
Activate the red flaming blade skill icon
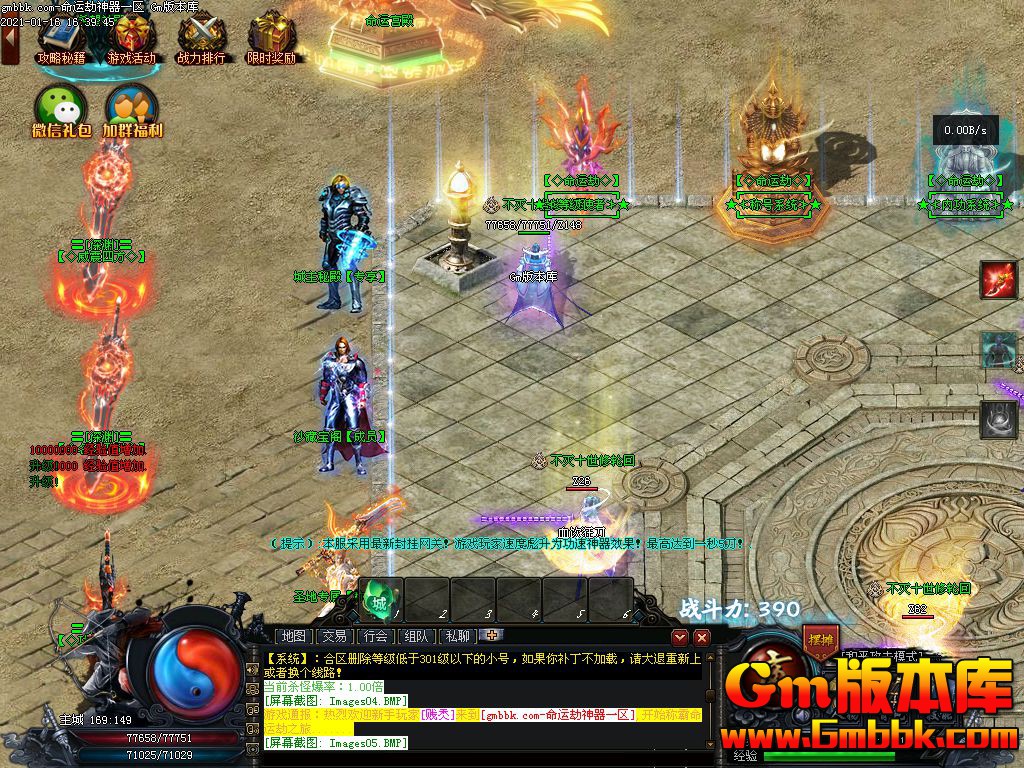point(998,280)
